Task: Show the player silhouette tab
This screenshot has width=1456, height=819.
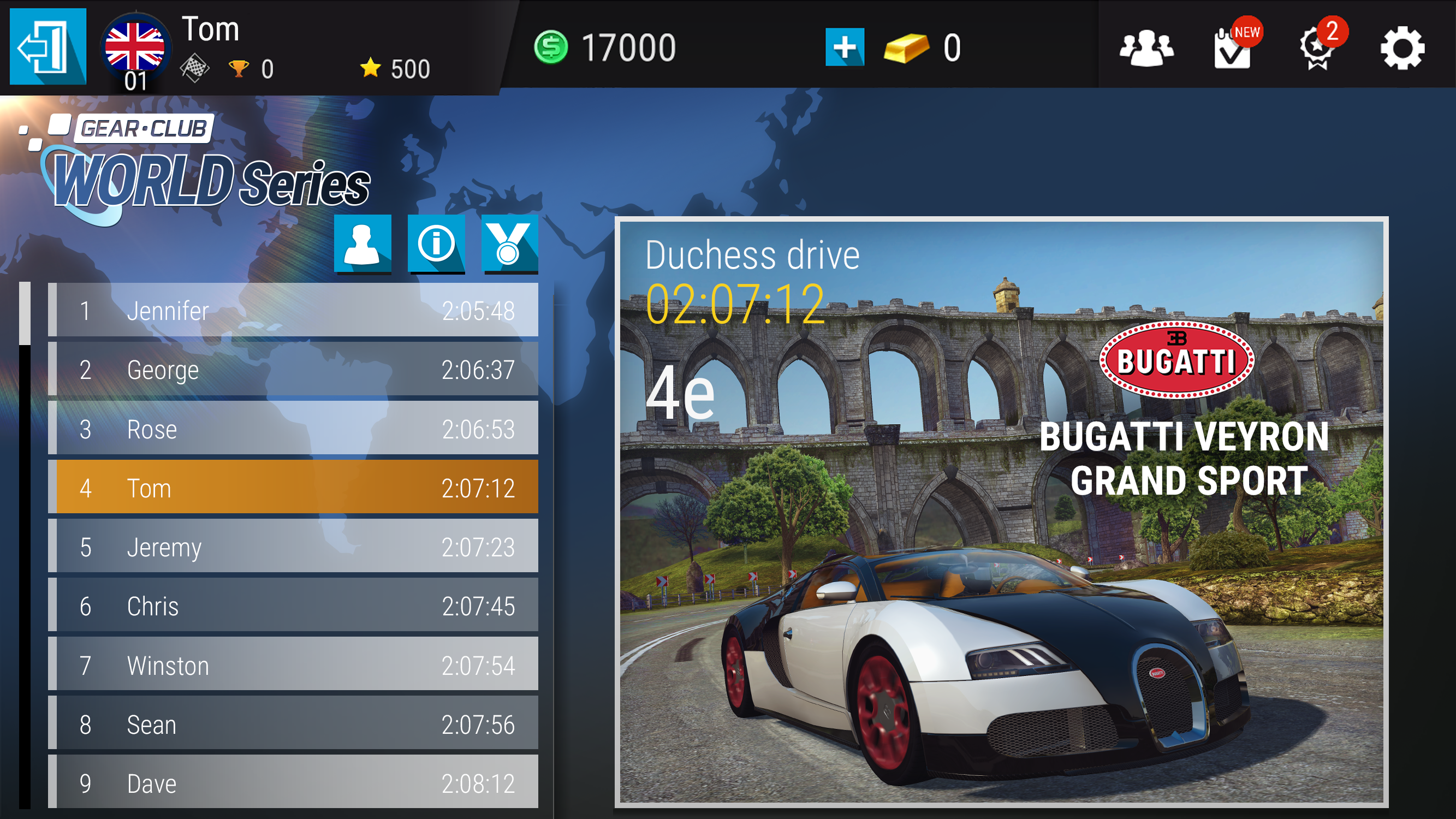Action: [362, 244]
